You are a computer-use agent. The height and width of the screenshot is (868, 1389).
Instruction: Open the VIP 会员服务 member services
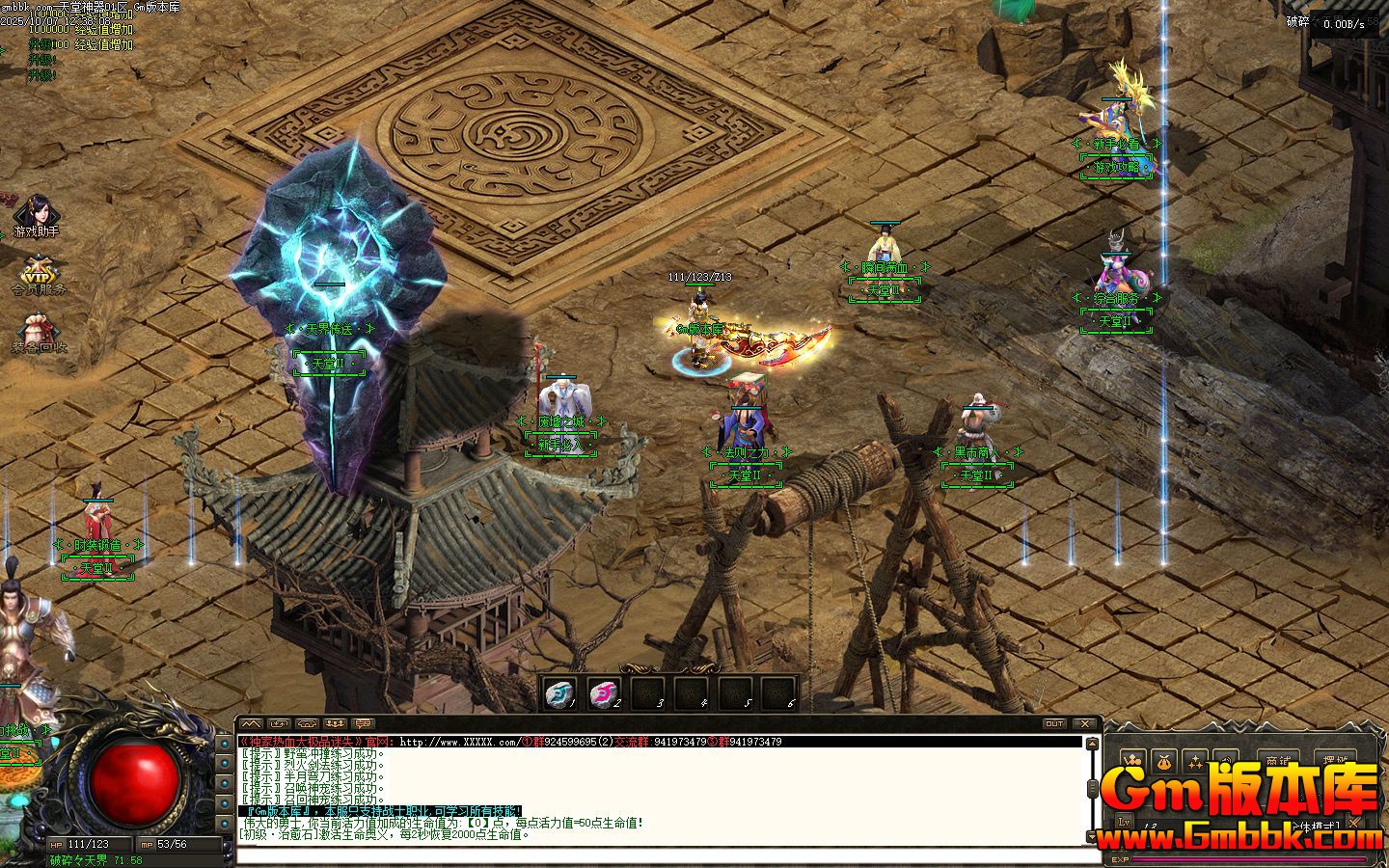pos(39,273)
